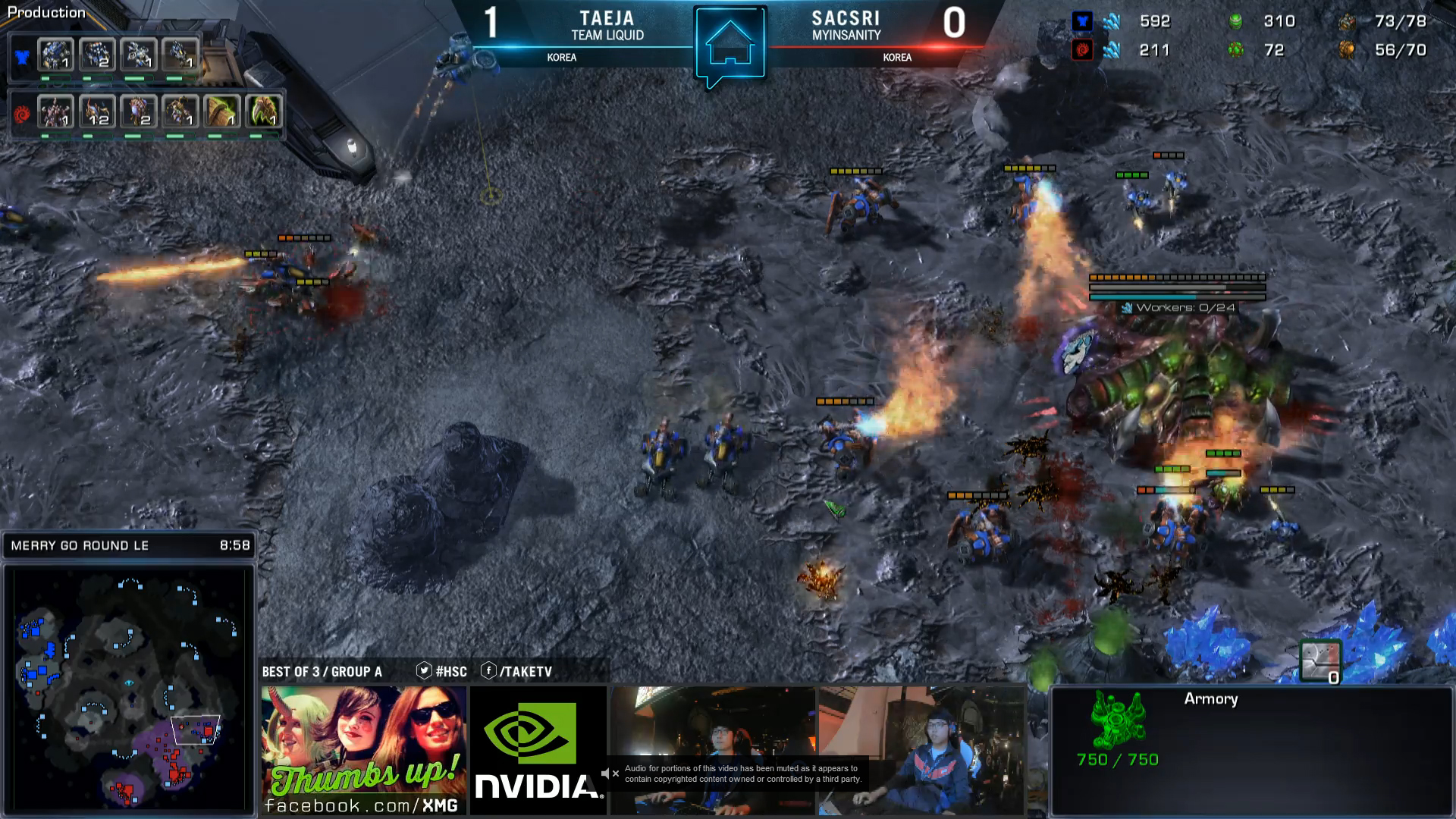Select the green Armory wireframe portrait
The height and width of the screenshot is (819, 1456).
(x=1118, y=719)
